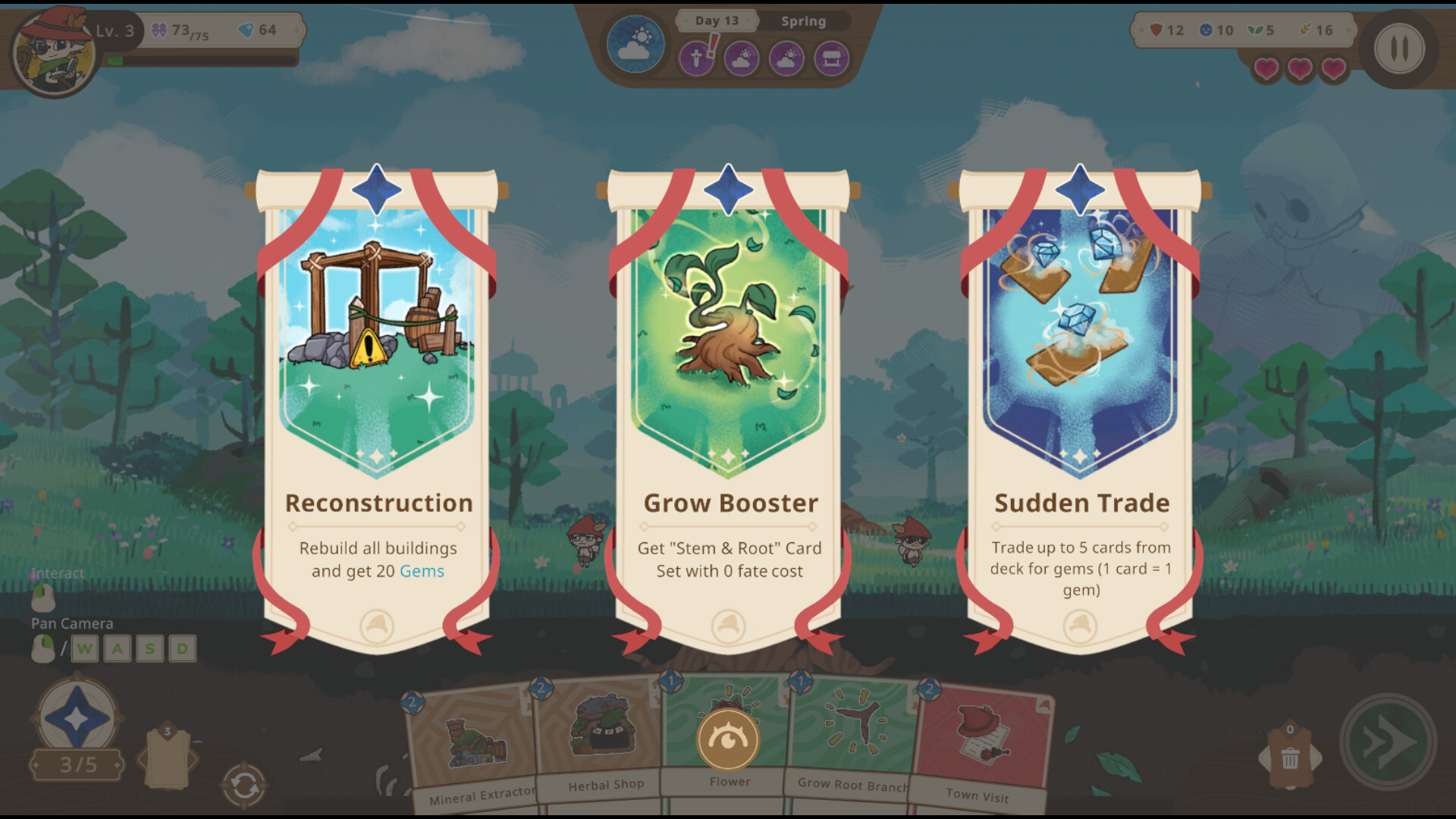Open the current weather forecast icon
1456x819 pixels.
(x=635, y=45)
